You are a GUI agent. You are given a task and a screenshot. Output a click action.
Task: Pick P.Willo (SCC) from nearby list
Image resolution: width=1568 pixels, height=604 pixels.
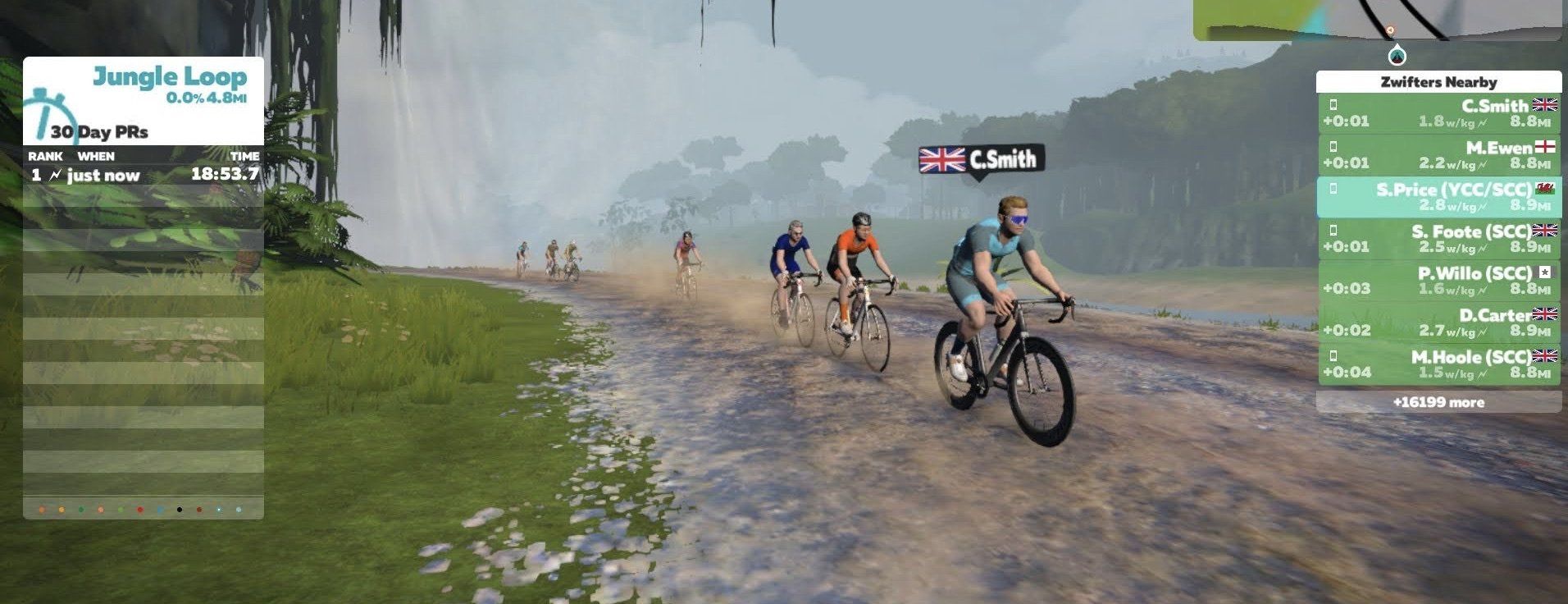click(x=1438, y=281)
